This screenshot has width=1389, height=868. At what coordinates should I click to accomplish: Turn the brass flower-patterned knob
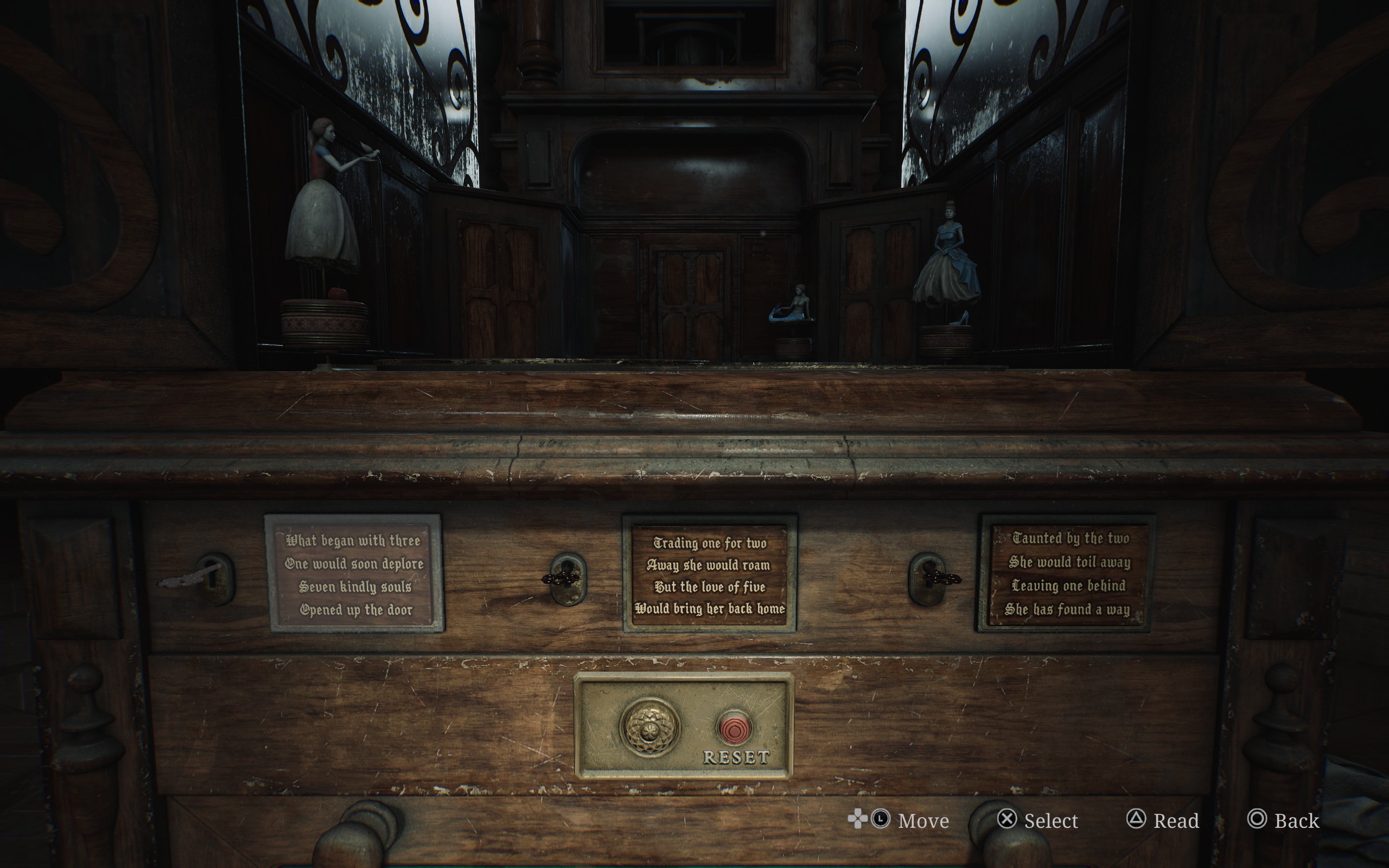649,727
